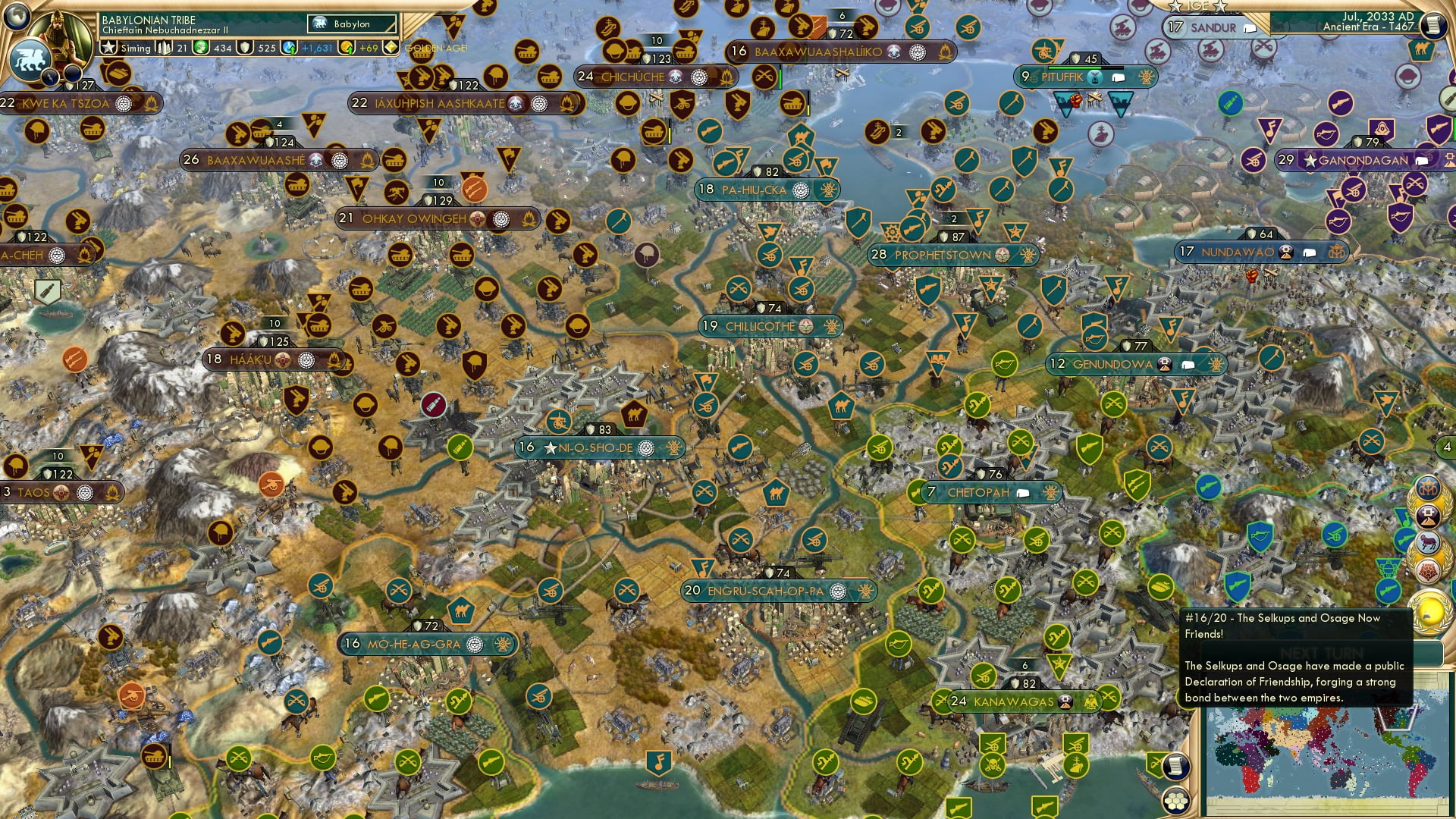Viewport: 1456px width, 819px height.
Task: Click the city count icon showing 21
Action: [164, 46]
